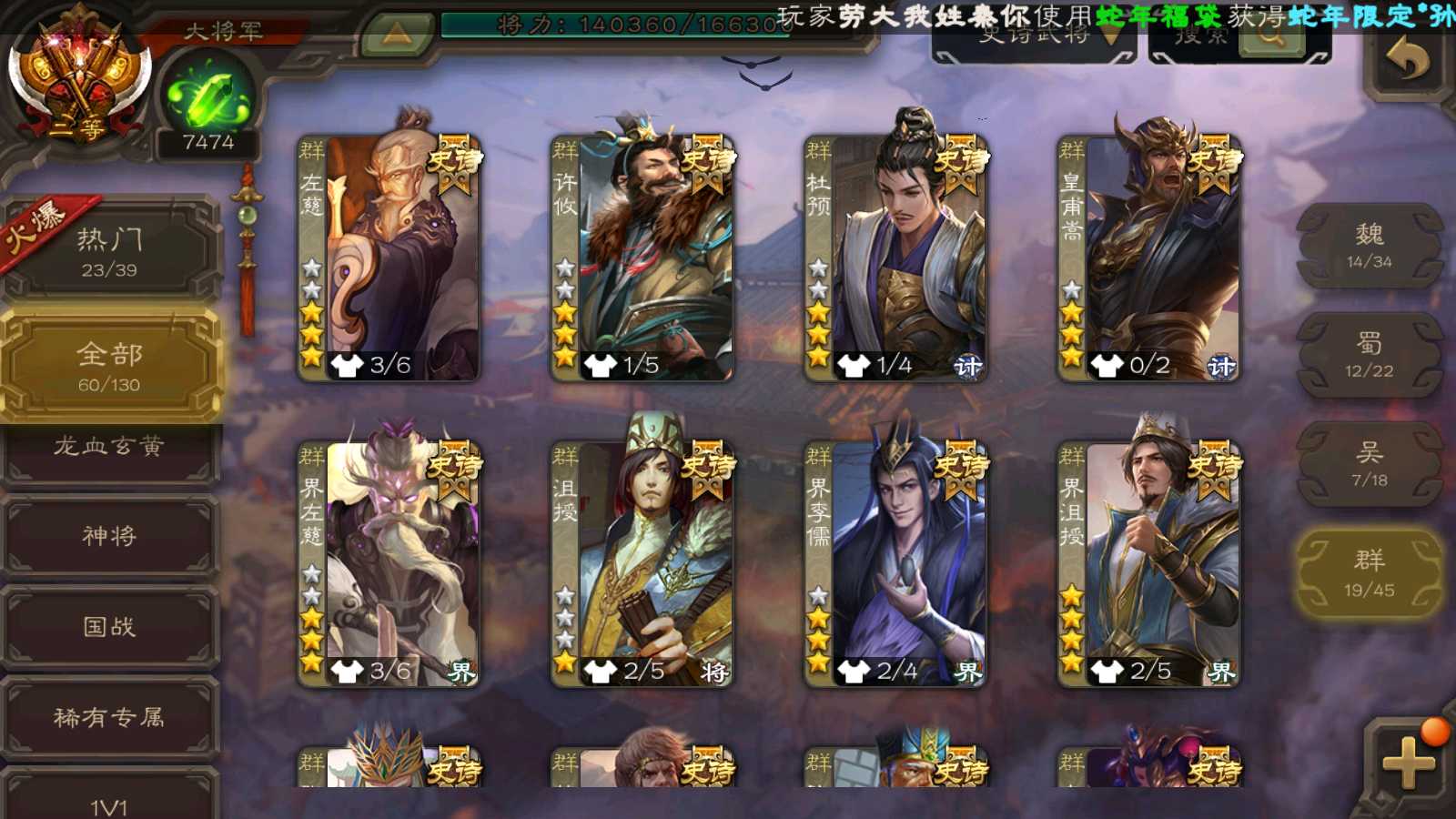Pick the 界李儒 general card
Viewport: 1456px width, 819px height.
tap(895, 562)
